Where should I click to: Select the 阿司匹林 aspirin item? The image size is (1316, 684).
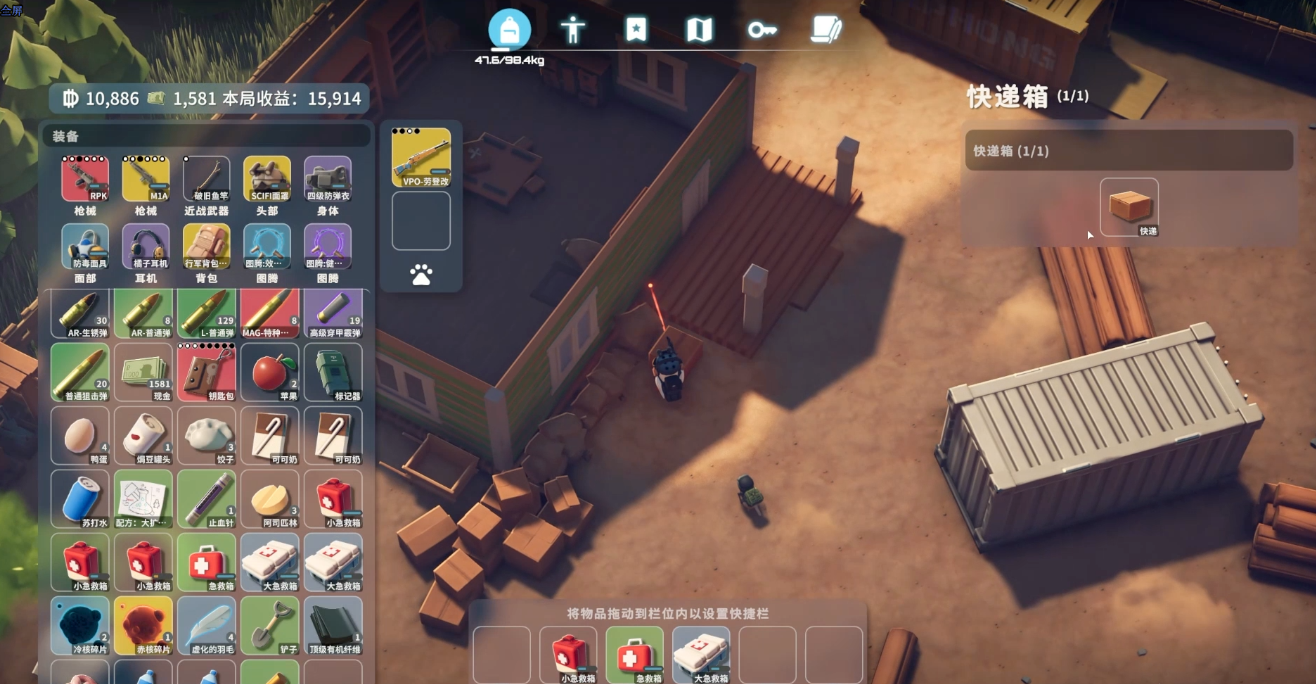click(x=268, y=499)
